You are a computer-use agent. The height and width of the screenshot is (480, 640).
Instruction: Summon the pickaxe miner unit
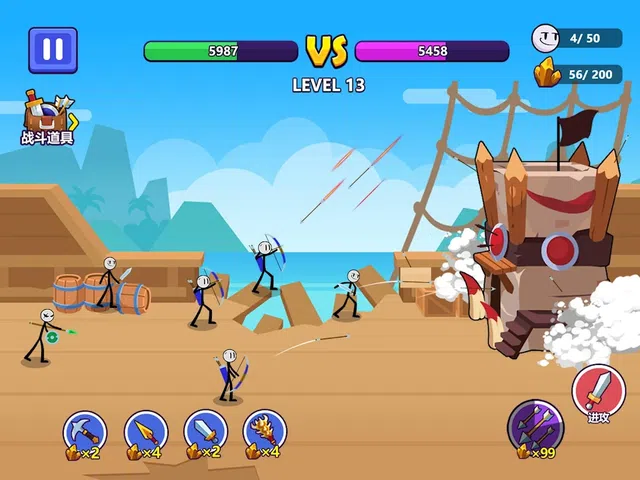[x=85, y=432]
